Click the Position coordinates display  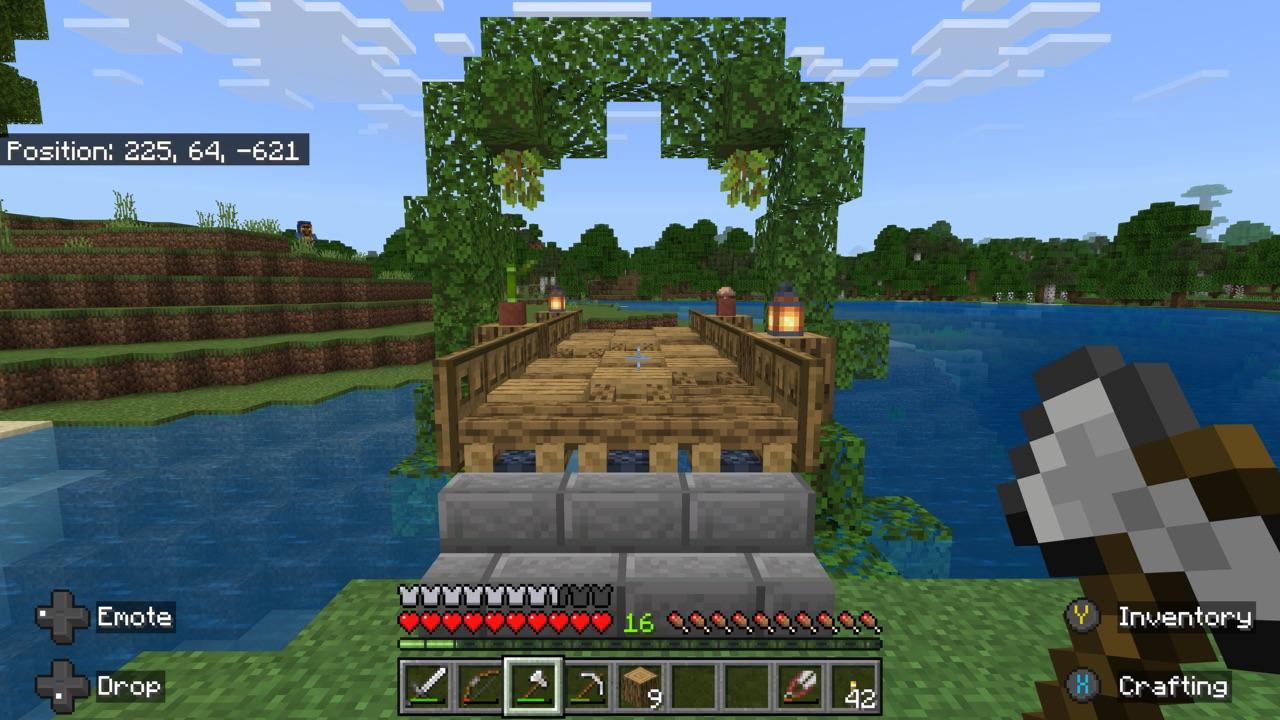click(155, 152)
